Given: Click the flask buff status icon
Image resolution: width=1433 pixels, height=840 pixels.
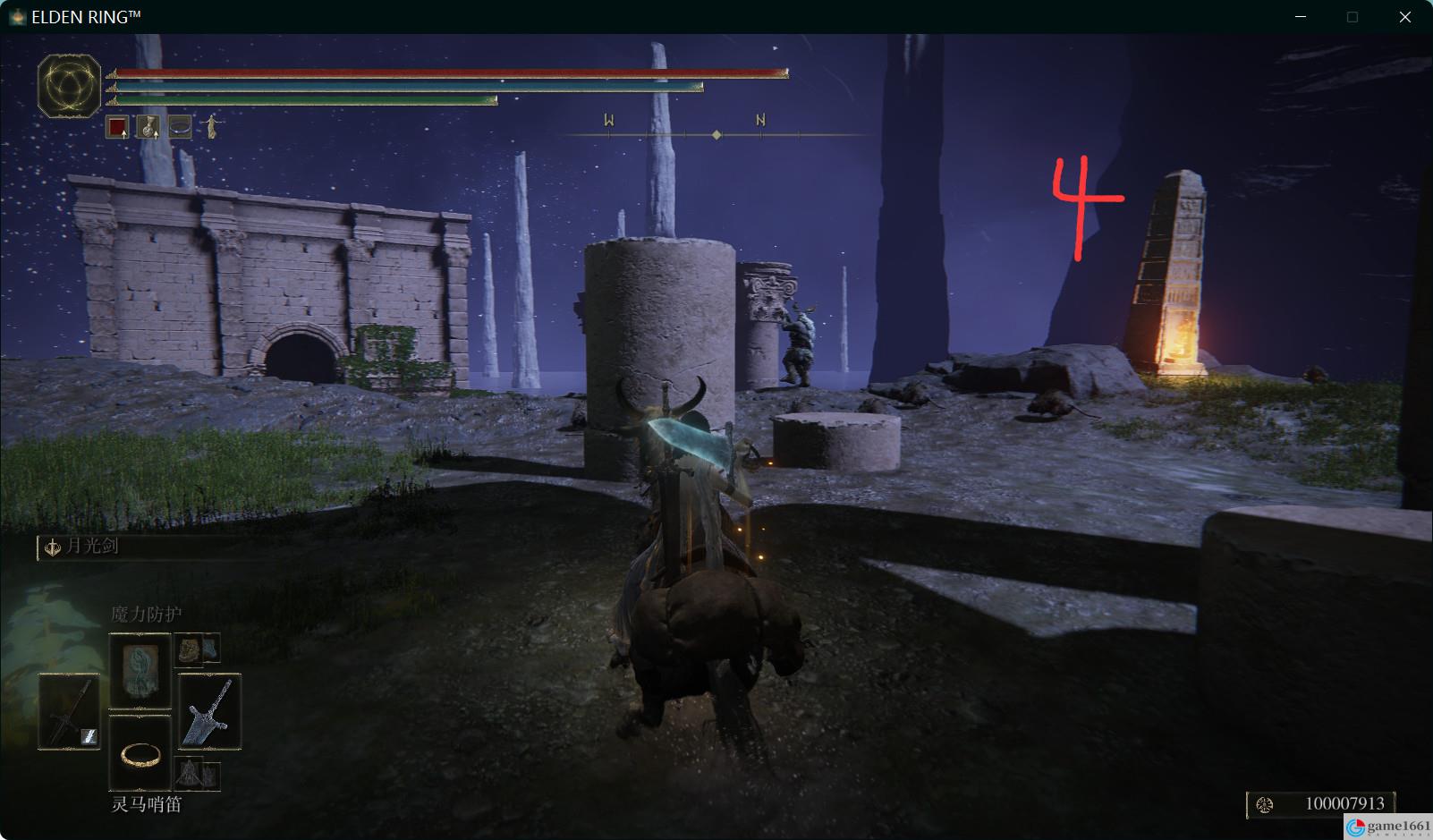Looking at the screenshot, I should pyautogui.click(x=148, y=127).
